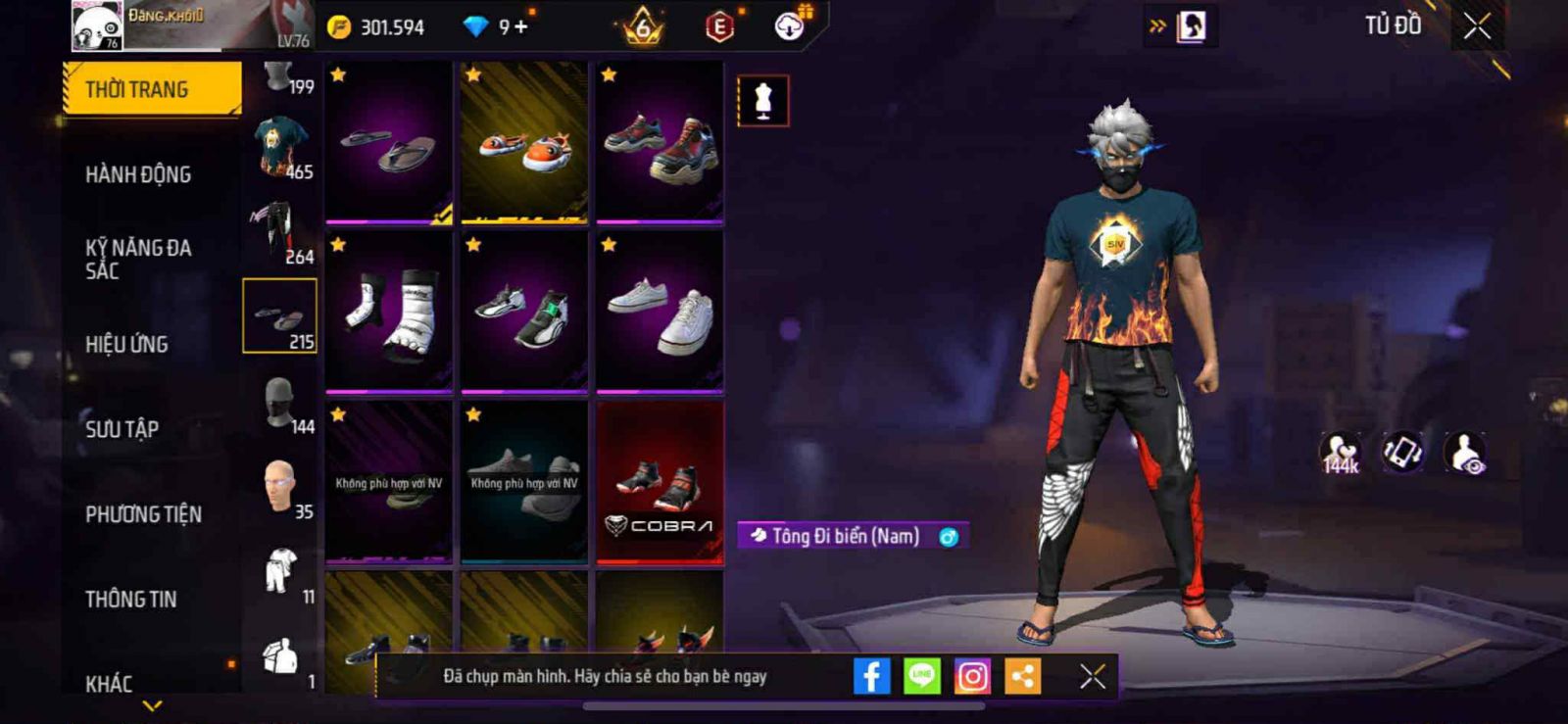Share screenshot to Facebook

pos(871,676)
